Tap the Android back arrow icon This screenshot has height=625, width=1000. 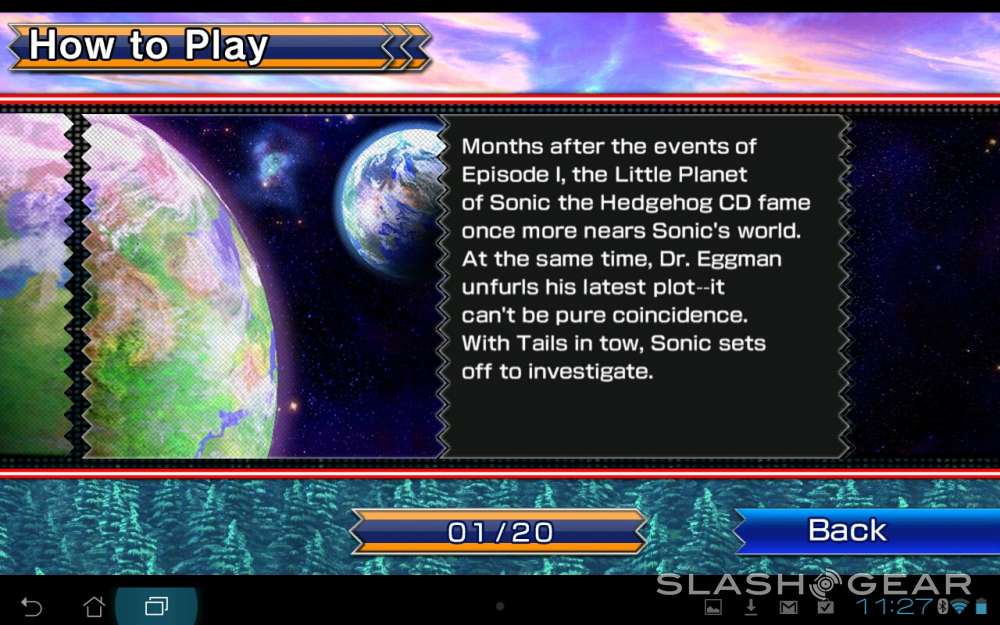tap(31, 607)
